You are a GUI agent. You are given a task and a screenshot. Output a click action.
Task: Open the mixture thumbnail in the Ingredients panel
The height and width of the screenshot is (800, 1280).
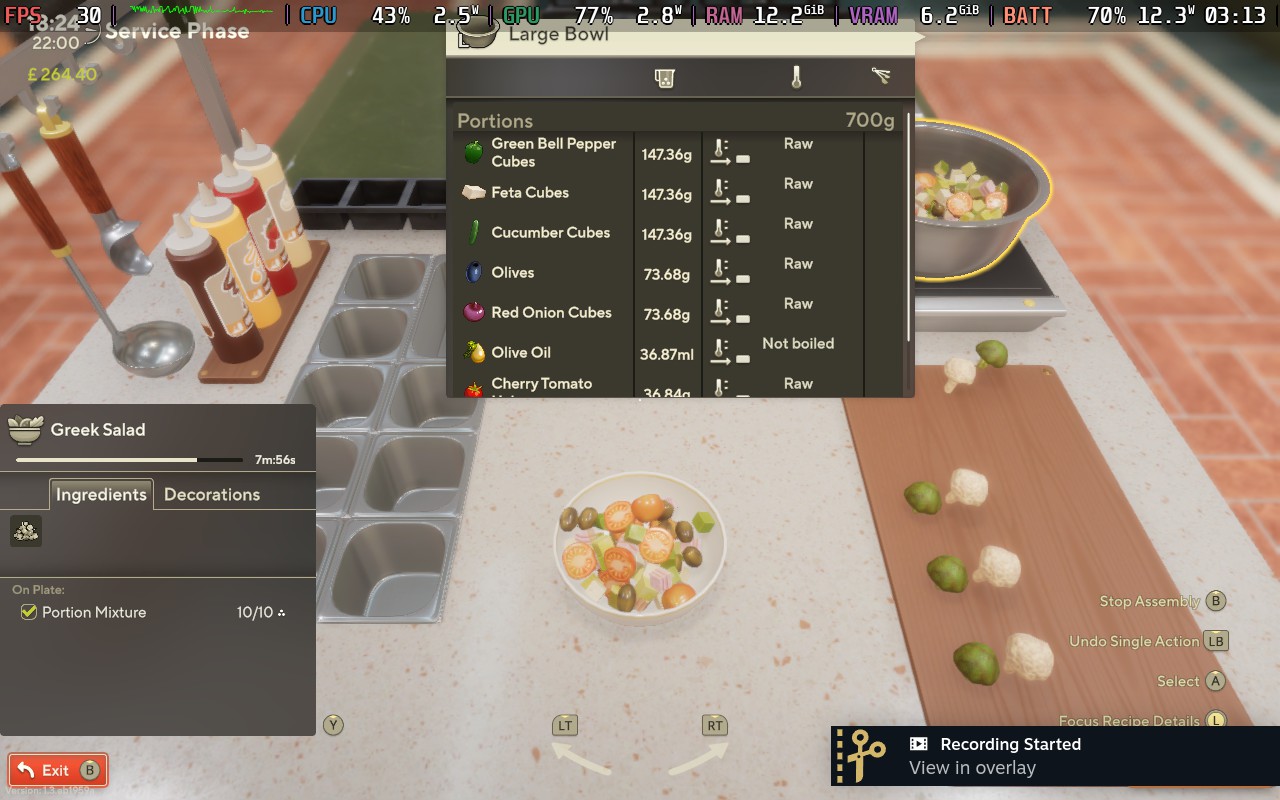(x=25, y=532)
